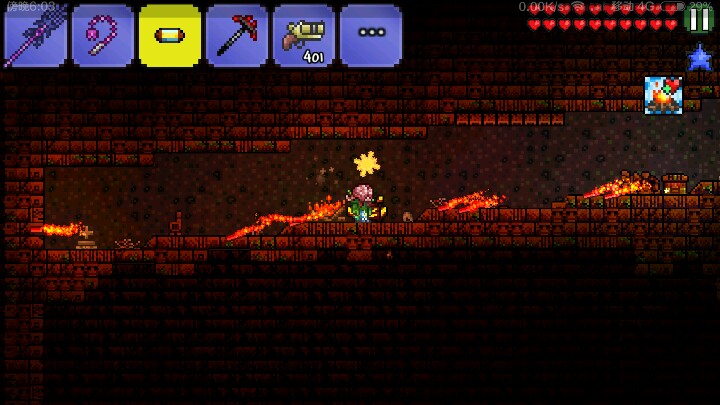Equip the red pickaxe from the hotbar
This screenshot has height=405, width=720.
(x=236, y=35)
